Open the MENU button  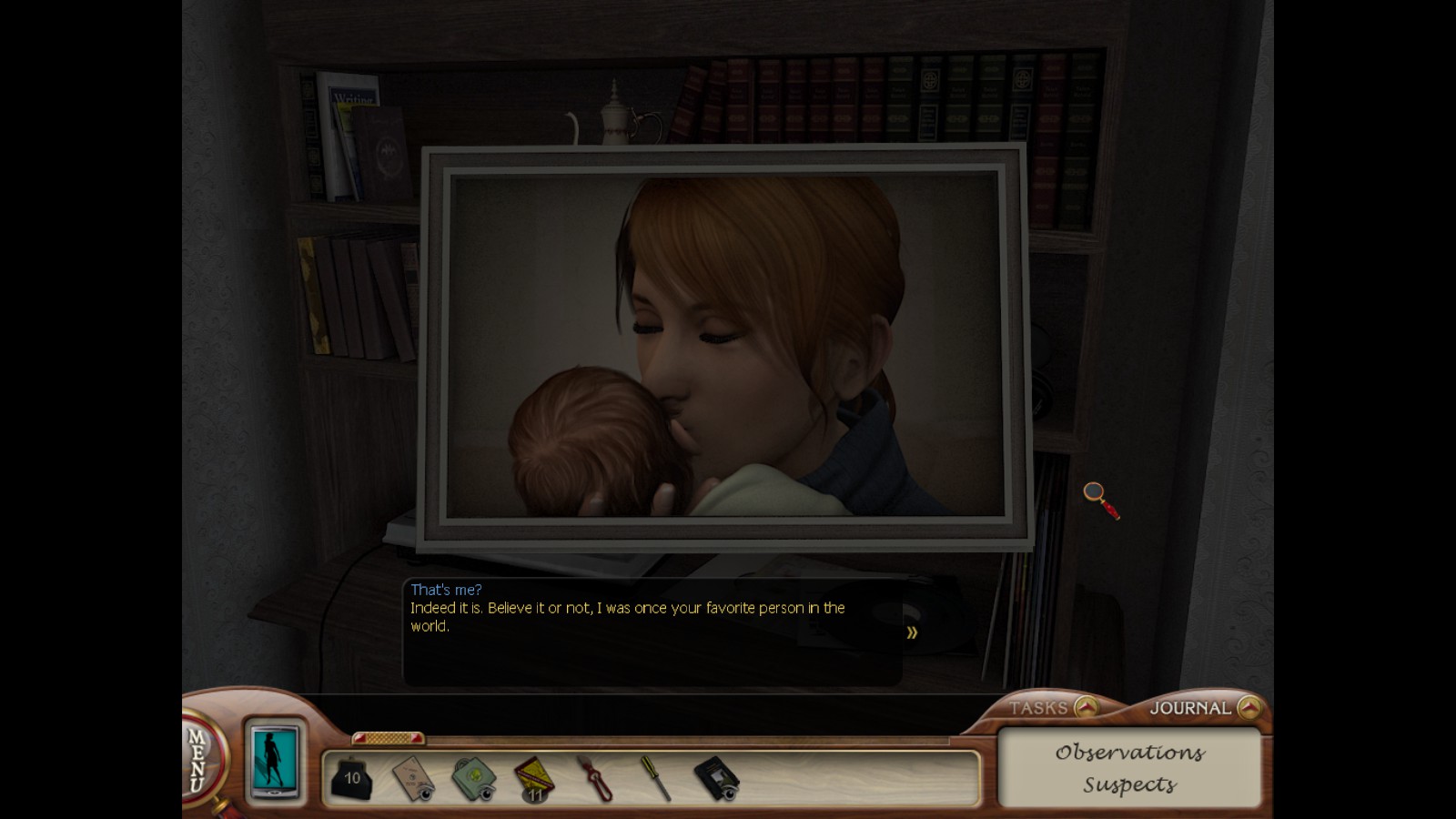click(197, 760)
